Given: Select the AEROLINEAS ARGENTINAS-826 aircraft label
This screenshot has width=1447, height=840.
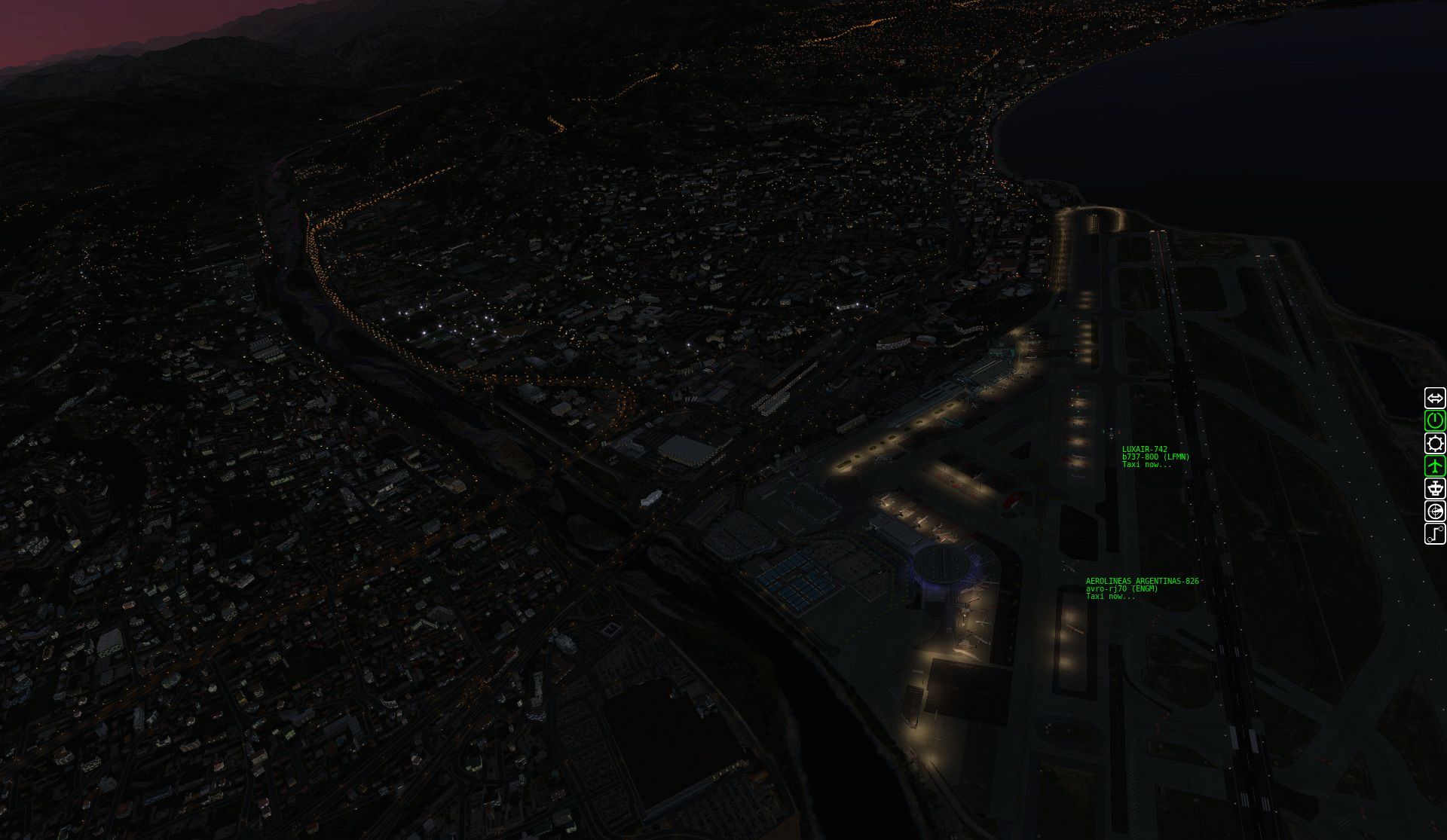Looking at the screenshot, I should (1142, 581).
